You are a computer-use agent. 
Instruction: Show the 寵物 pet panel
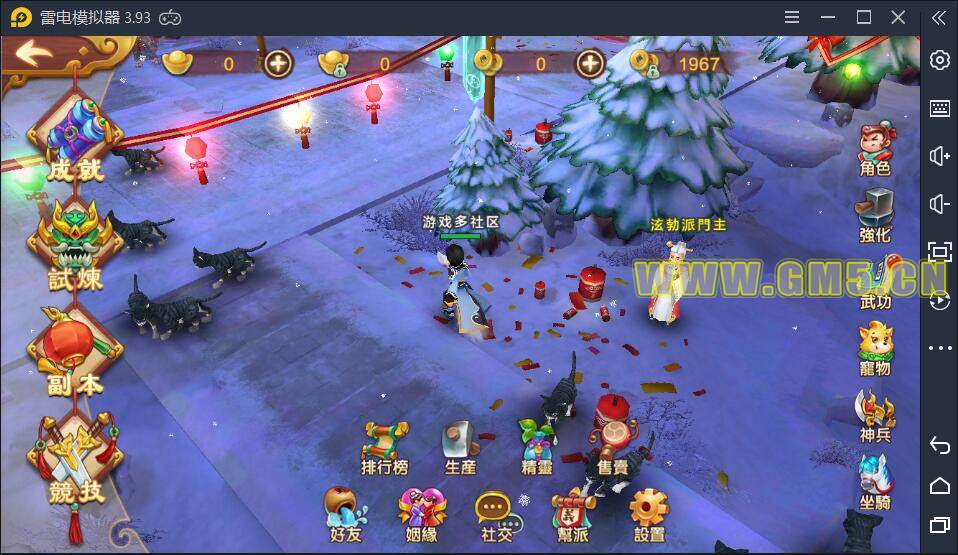coord(875,350)
